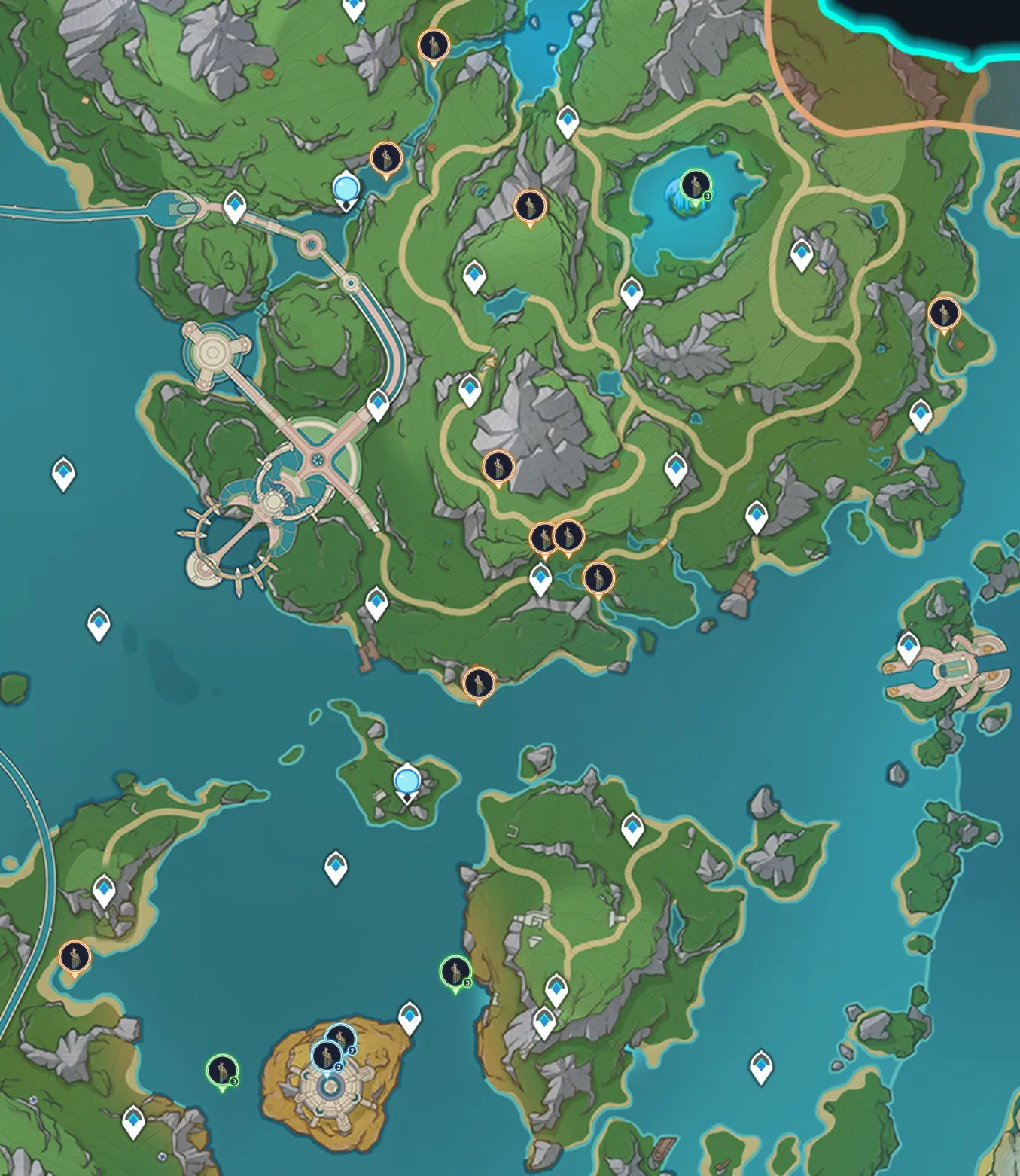Select the green-ringed marker off the large southern island's coast
The height and width of the screenshot is (1176, 1020).
coord(455,972)
